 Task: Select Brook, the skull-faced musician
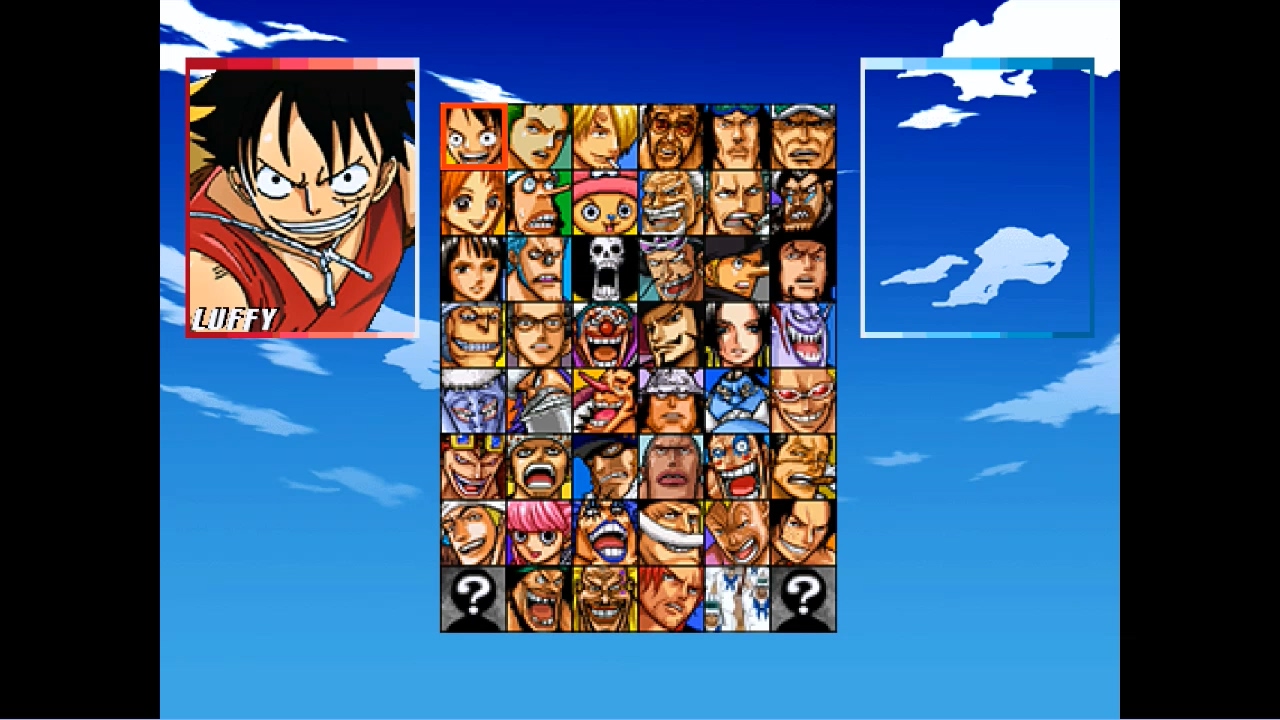tap(605, 266)
